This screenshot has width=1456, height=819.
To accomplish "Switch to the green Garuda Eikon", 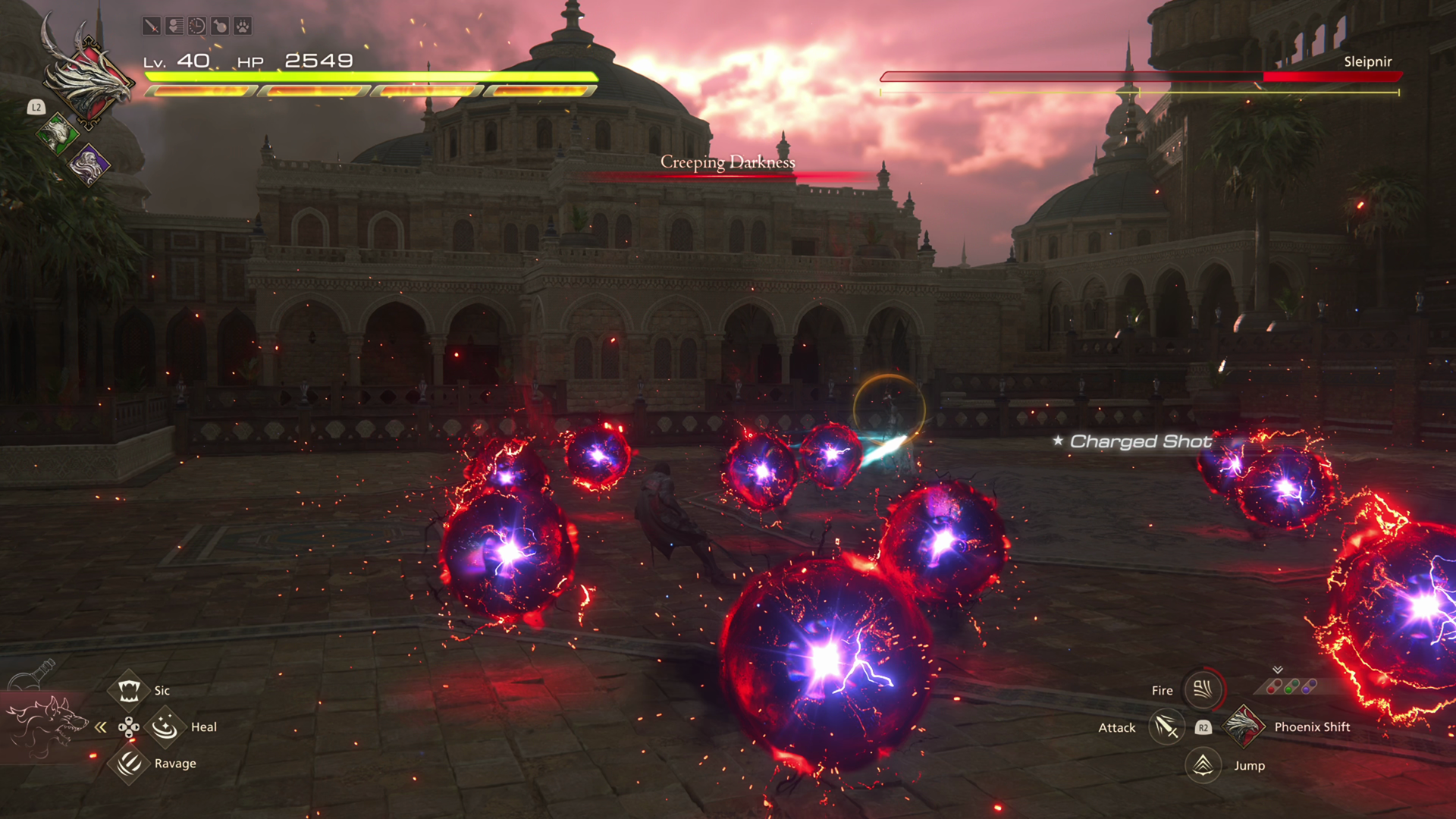I will click(x=58, y=134).
